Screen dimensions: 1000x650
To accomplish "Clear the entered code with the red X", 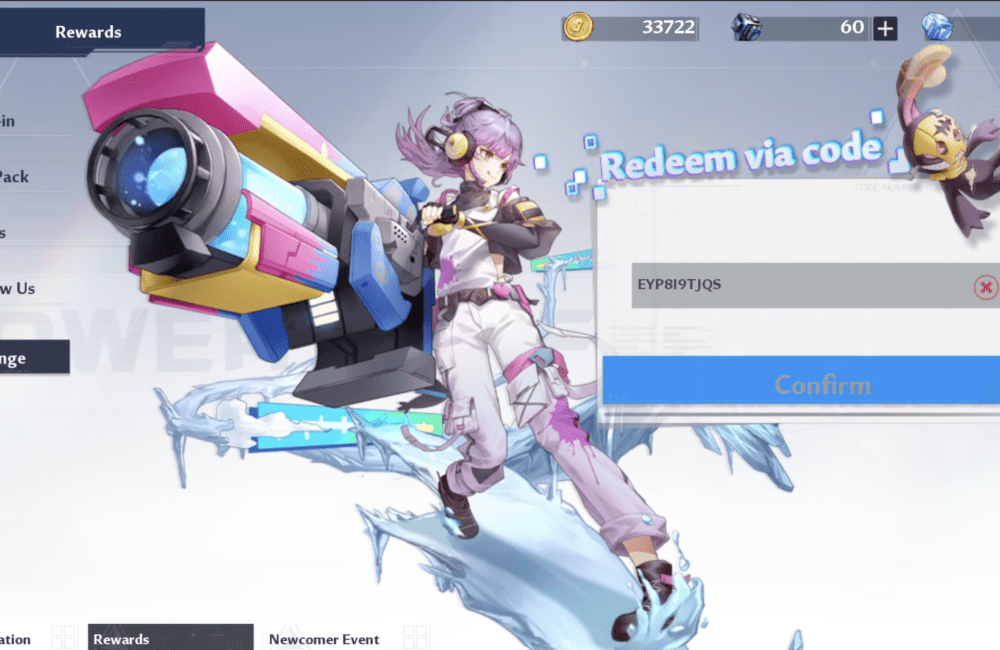I will click(986, 287).
